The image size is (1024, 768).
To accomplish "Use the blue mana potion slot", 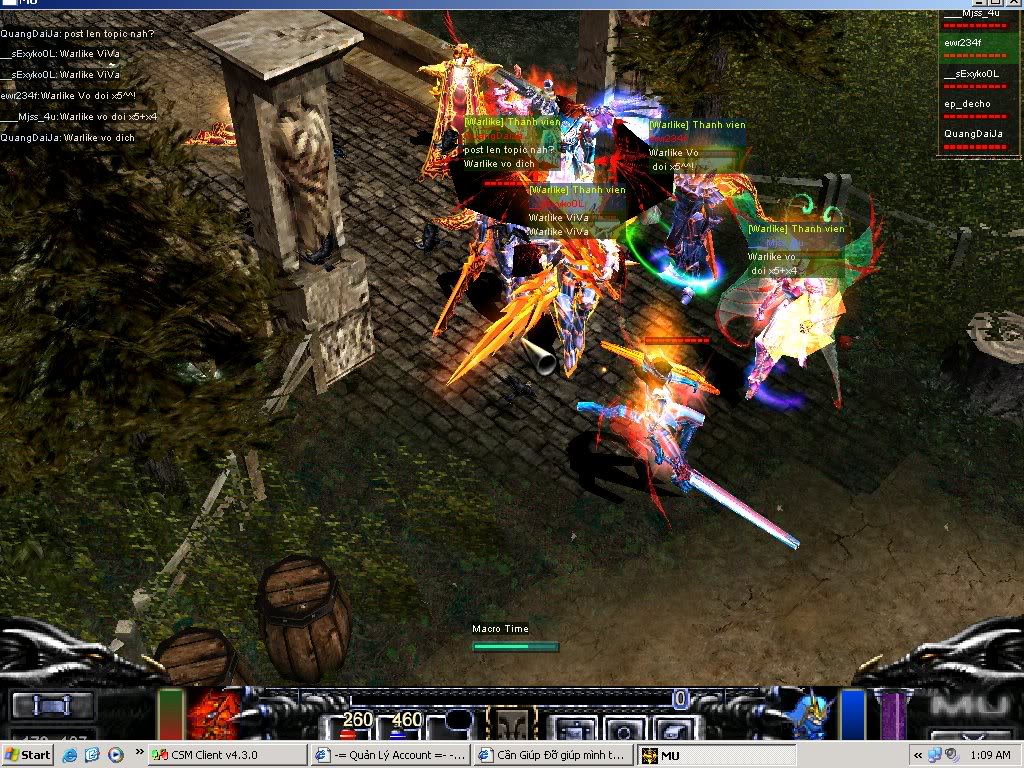I will click(x=405, y=724).
